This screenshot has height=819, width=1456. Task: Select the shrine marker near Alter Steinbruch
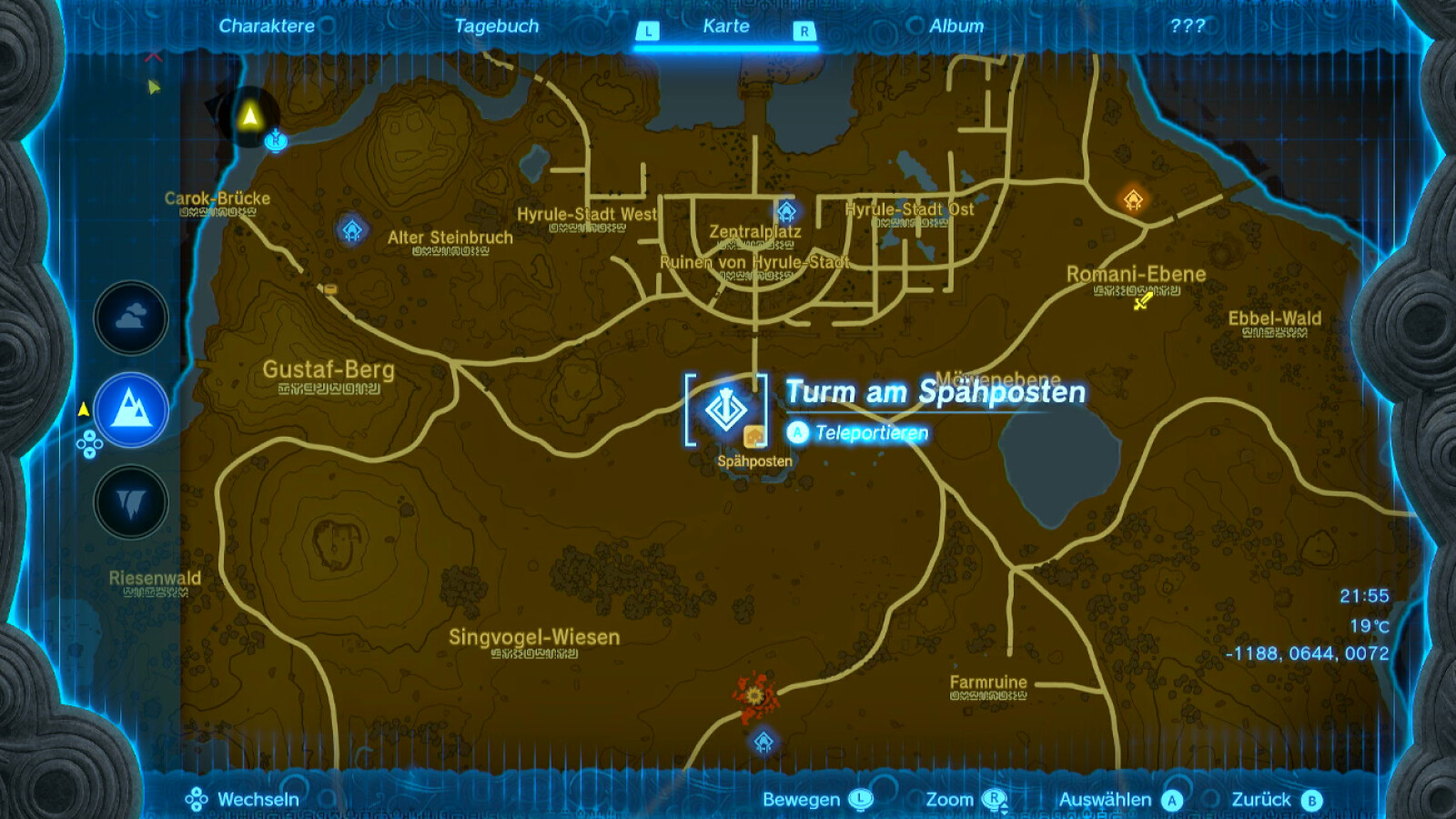pyautogui.click(x=352, y=230)
